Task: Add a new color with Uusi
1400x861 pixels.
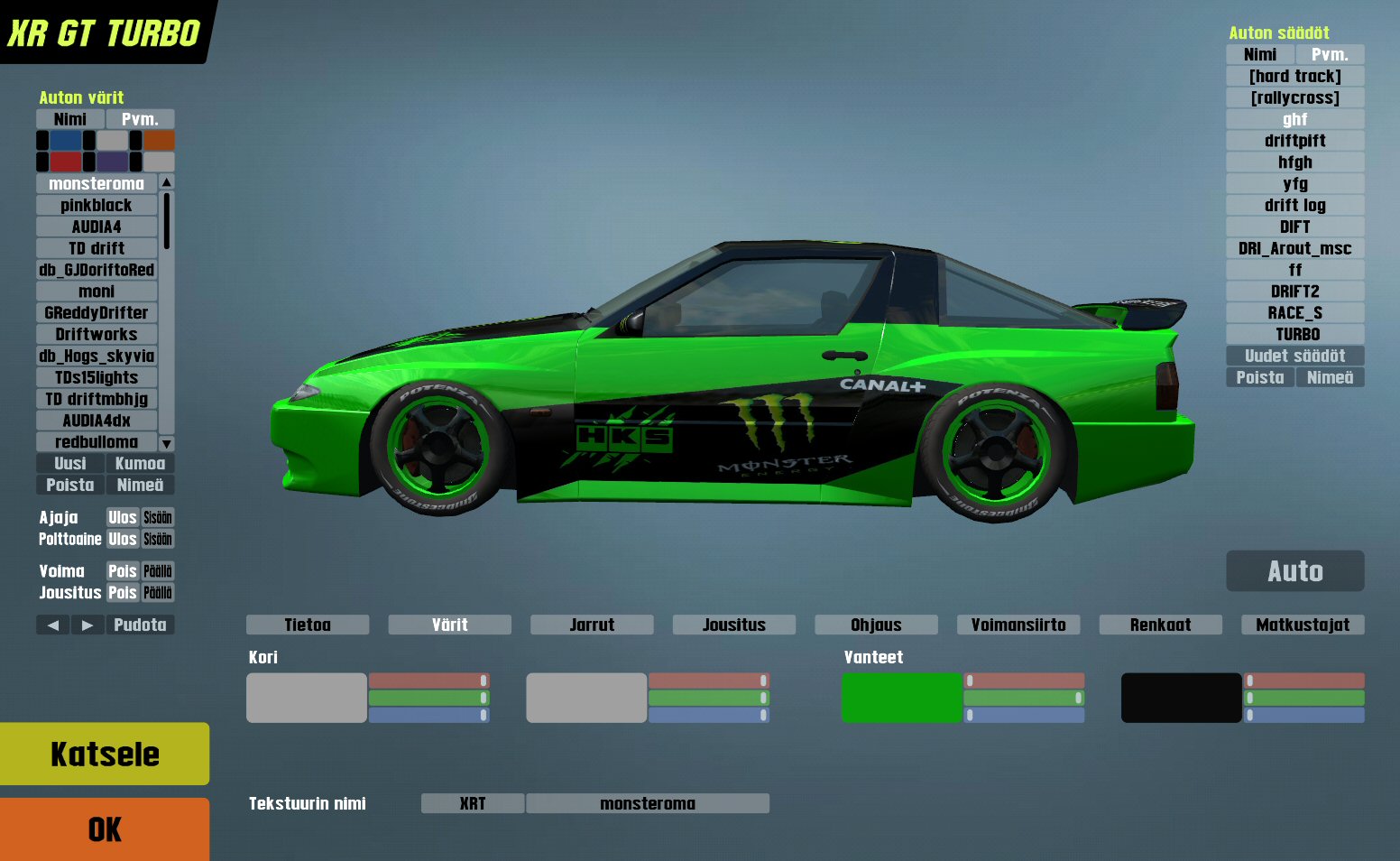Action: [70, 464]
